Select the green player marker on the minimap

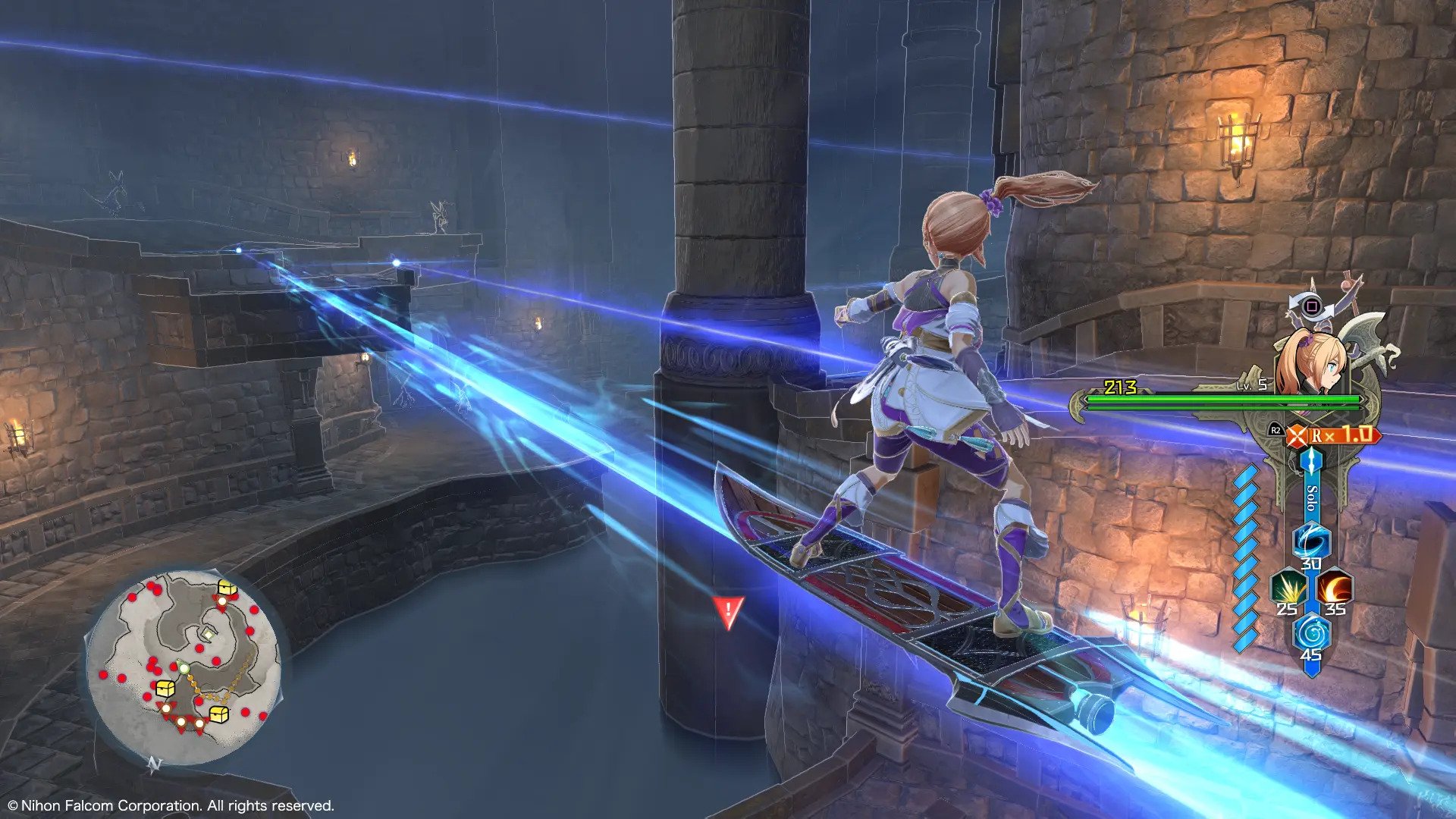click(183, 668)
